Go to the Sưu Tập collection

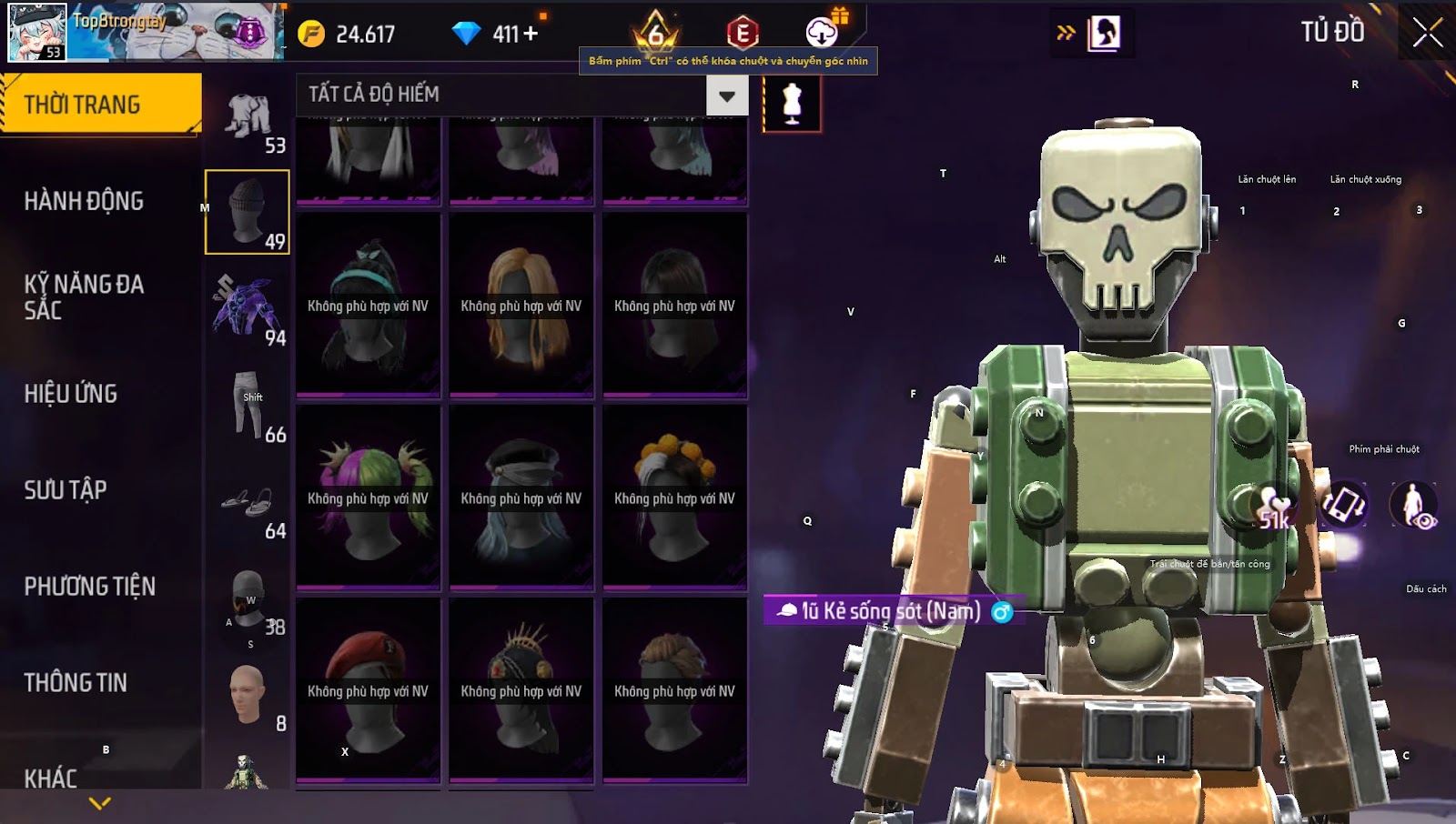66,490
